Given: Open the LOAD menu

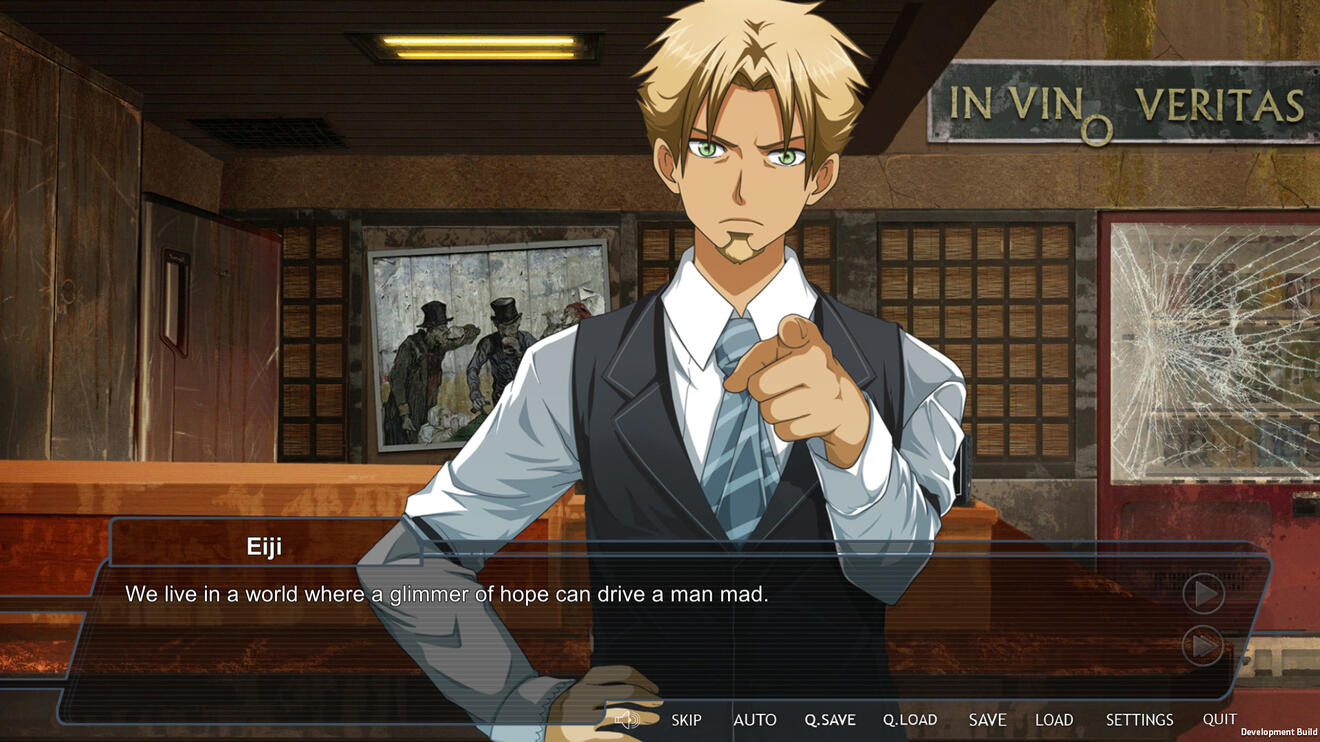Looking at the screenshot, I should 1054,720.
